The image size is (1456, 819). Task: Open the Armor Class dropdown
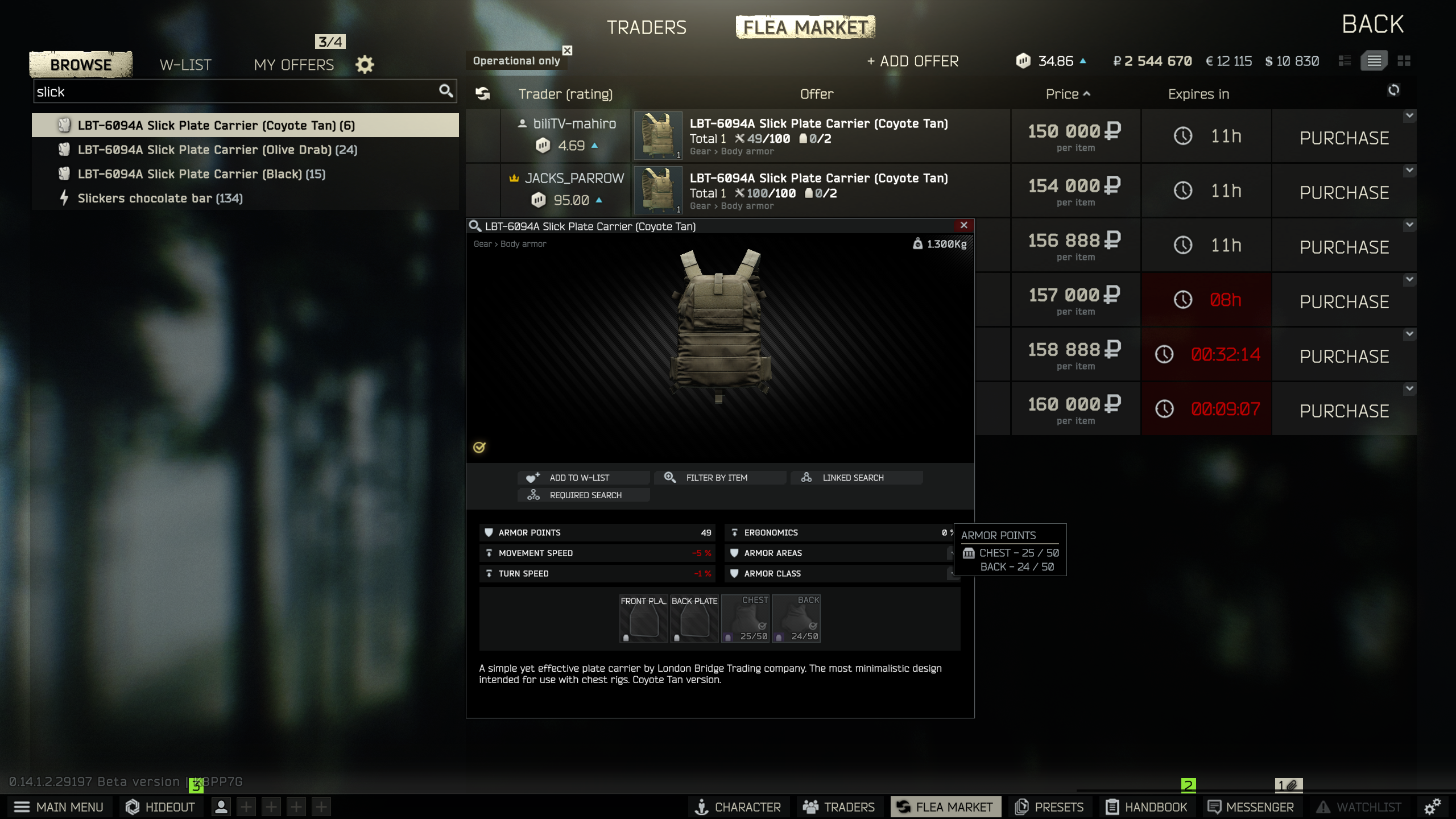click(x=951, y=574)
